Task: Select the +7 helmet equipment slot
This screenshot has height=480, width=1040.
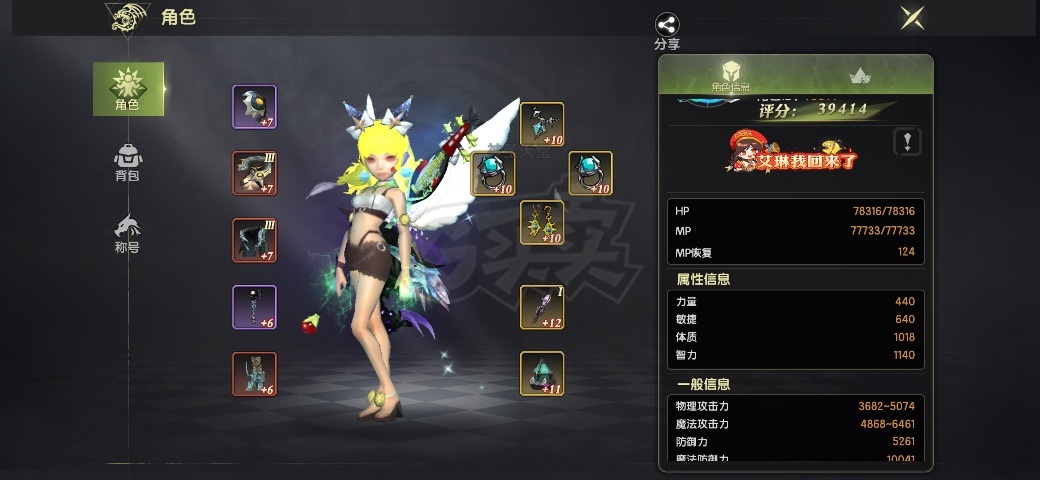Action: (x=254, y=107)
